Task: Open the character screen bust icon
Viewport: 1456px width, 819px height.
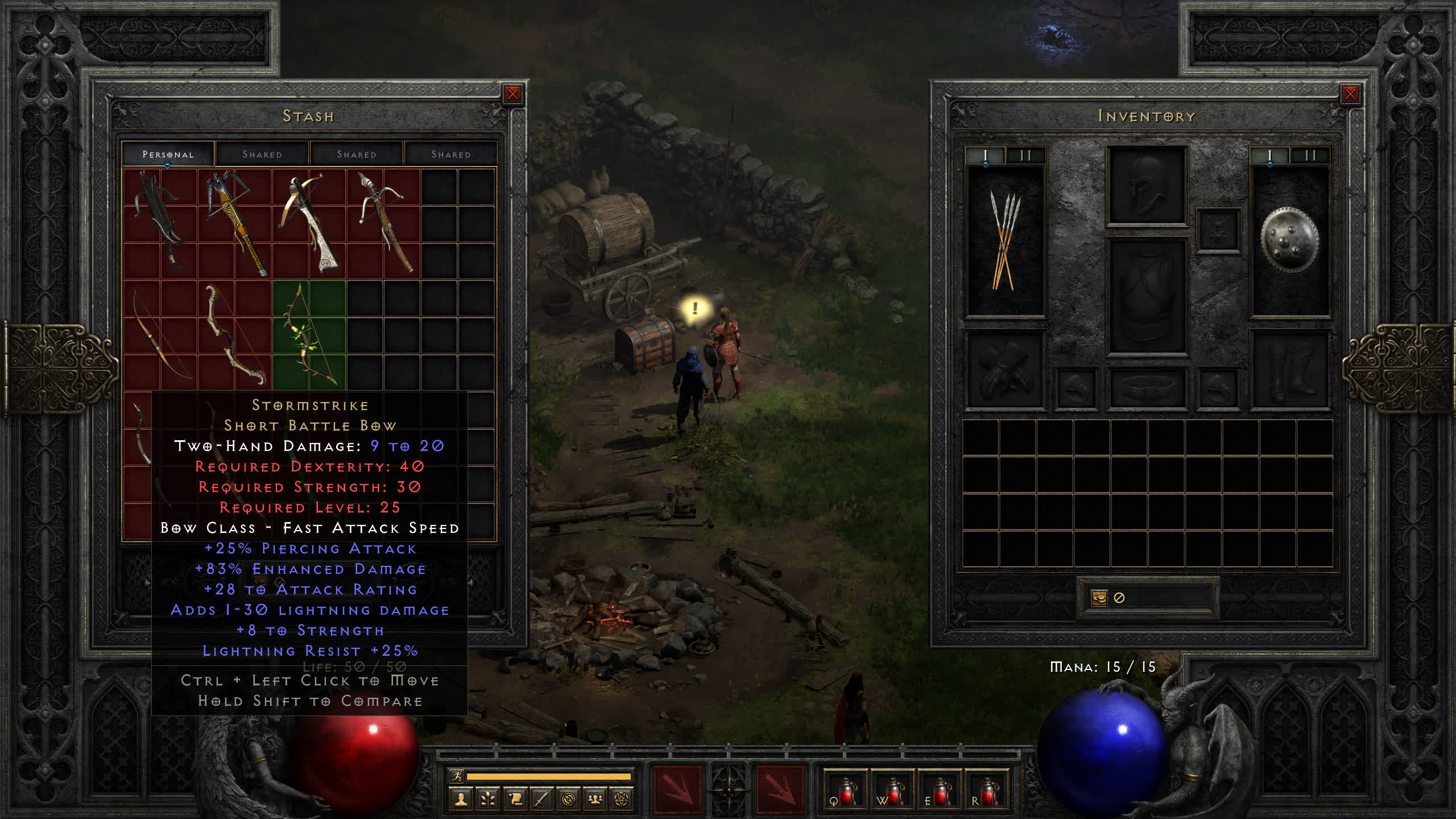Action: [461, 800]
